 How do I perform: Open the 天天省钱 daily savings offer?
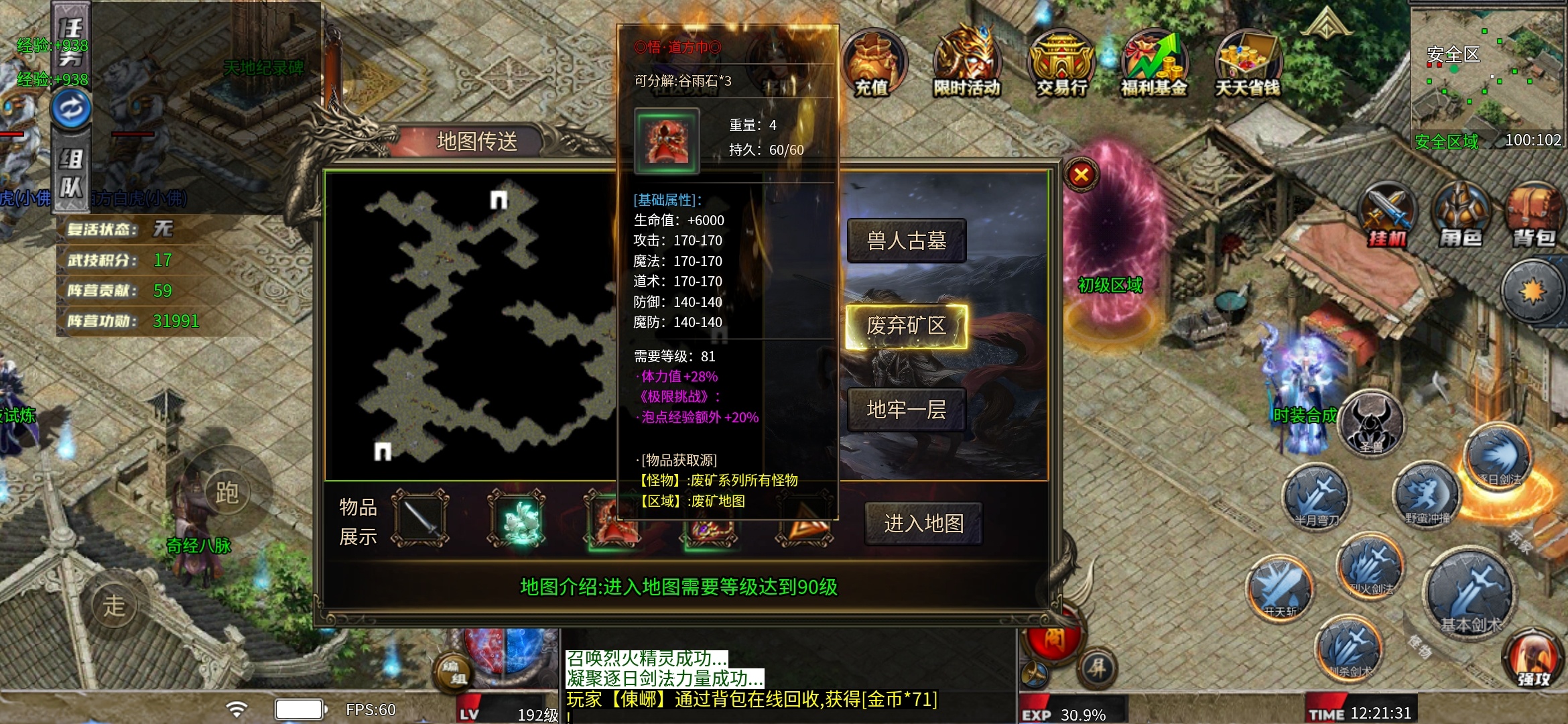click(1248, 65)
